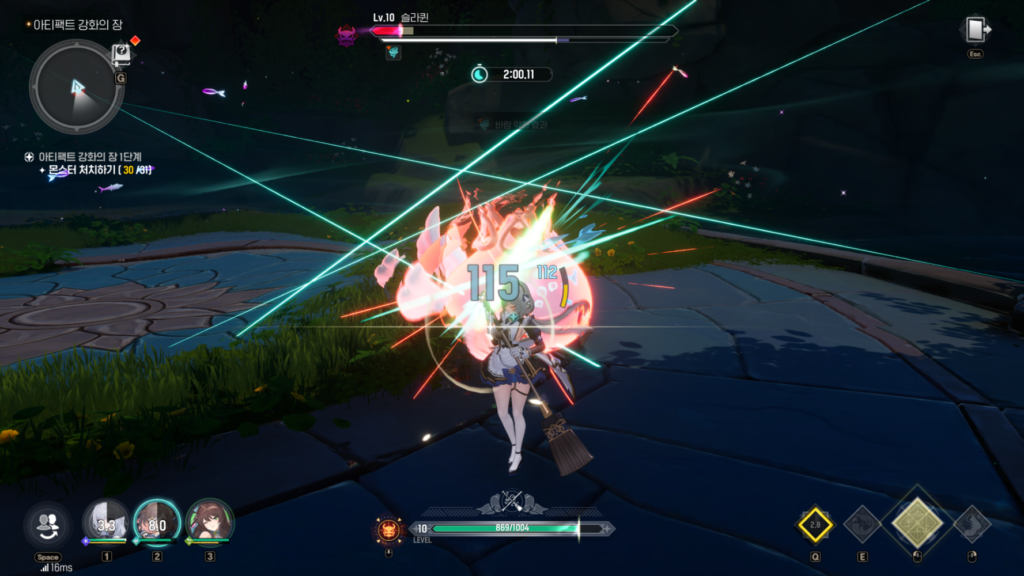Switch to the white-haired character portrait
The image size is (1024, 576).
[105, 522]
